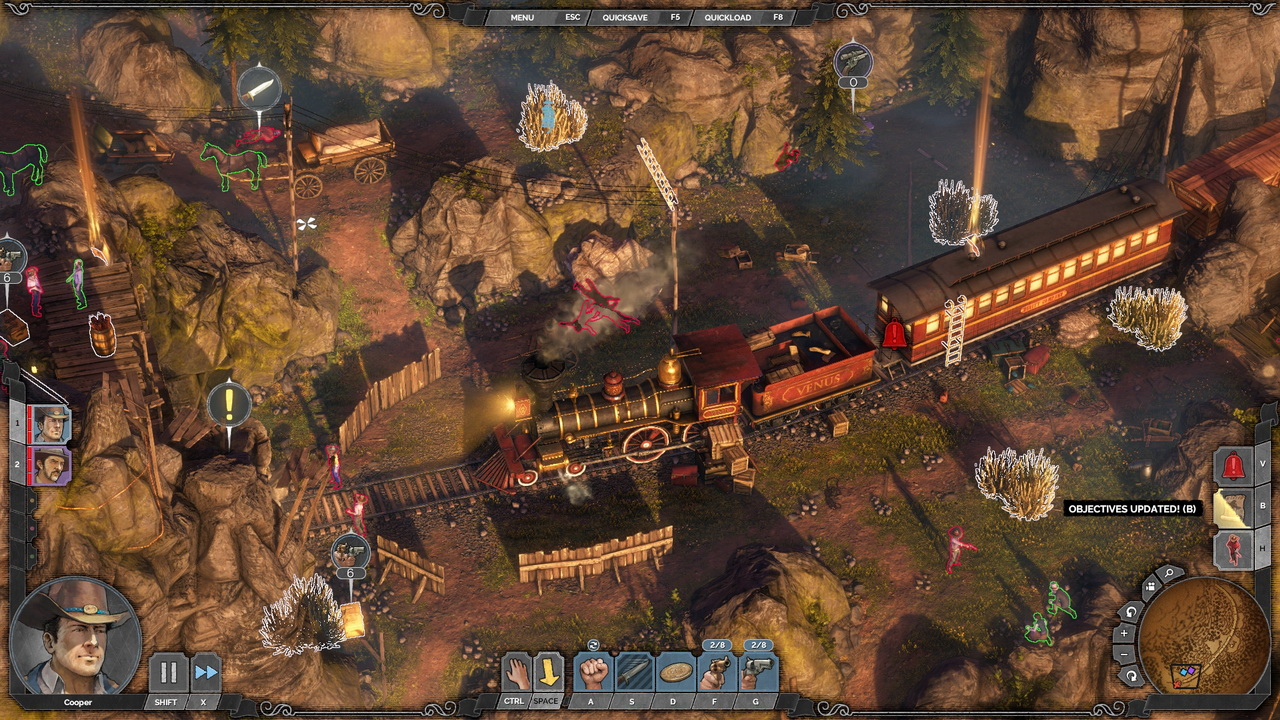Image resolution: width=1280 pixels, height=720 pixels.
Task: Select the mustached second character's portrait
Action: tap(50, 465)
